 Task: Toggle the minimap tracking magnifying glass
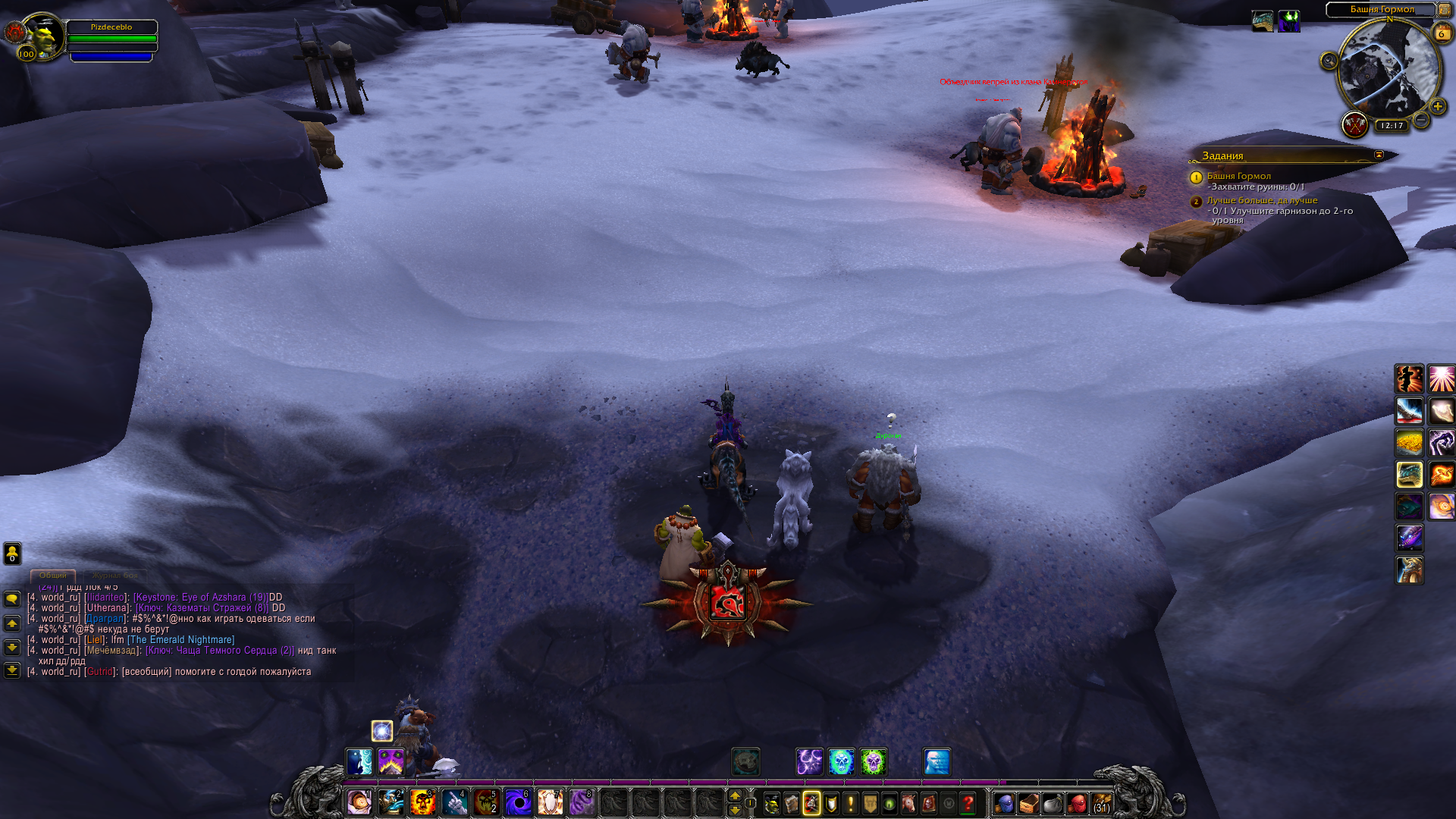[x=1329, y=61]
